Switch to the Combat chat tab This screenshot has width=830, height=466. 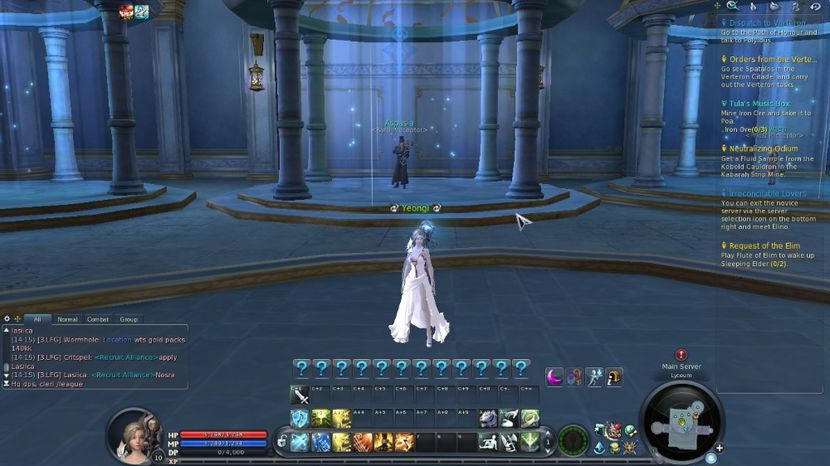97,319
